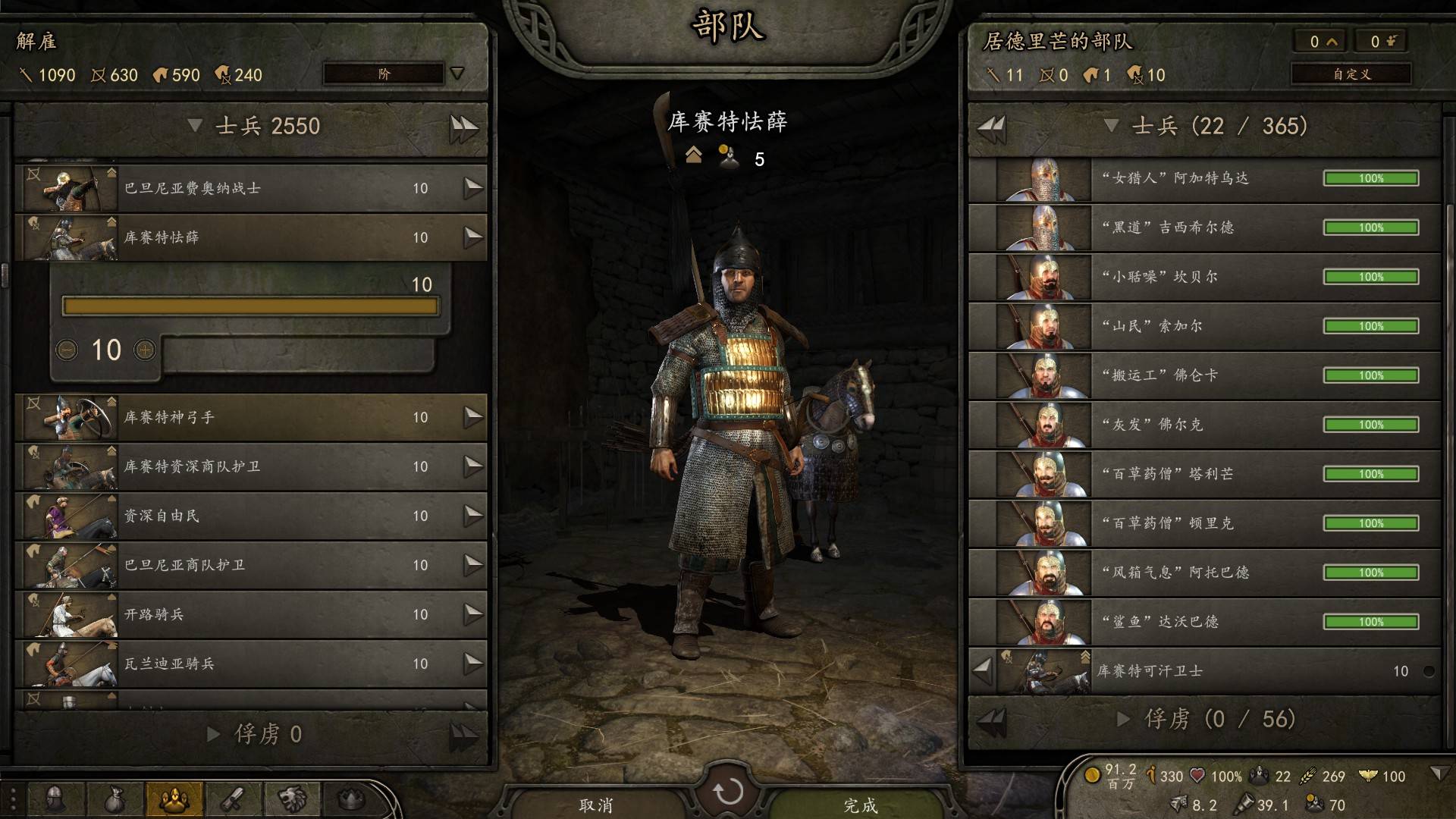
Task: Move 库赛特可汗卫士 back to the left
Action: click(983, 670)
